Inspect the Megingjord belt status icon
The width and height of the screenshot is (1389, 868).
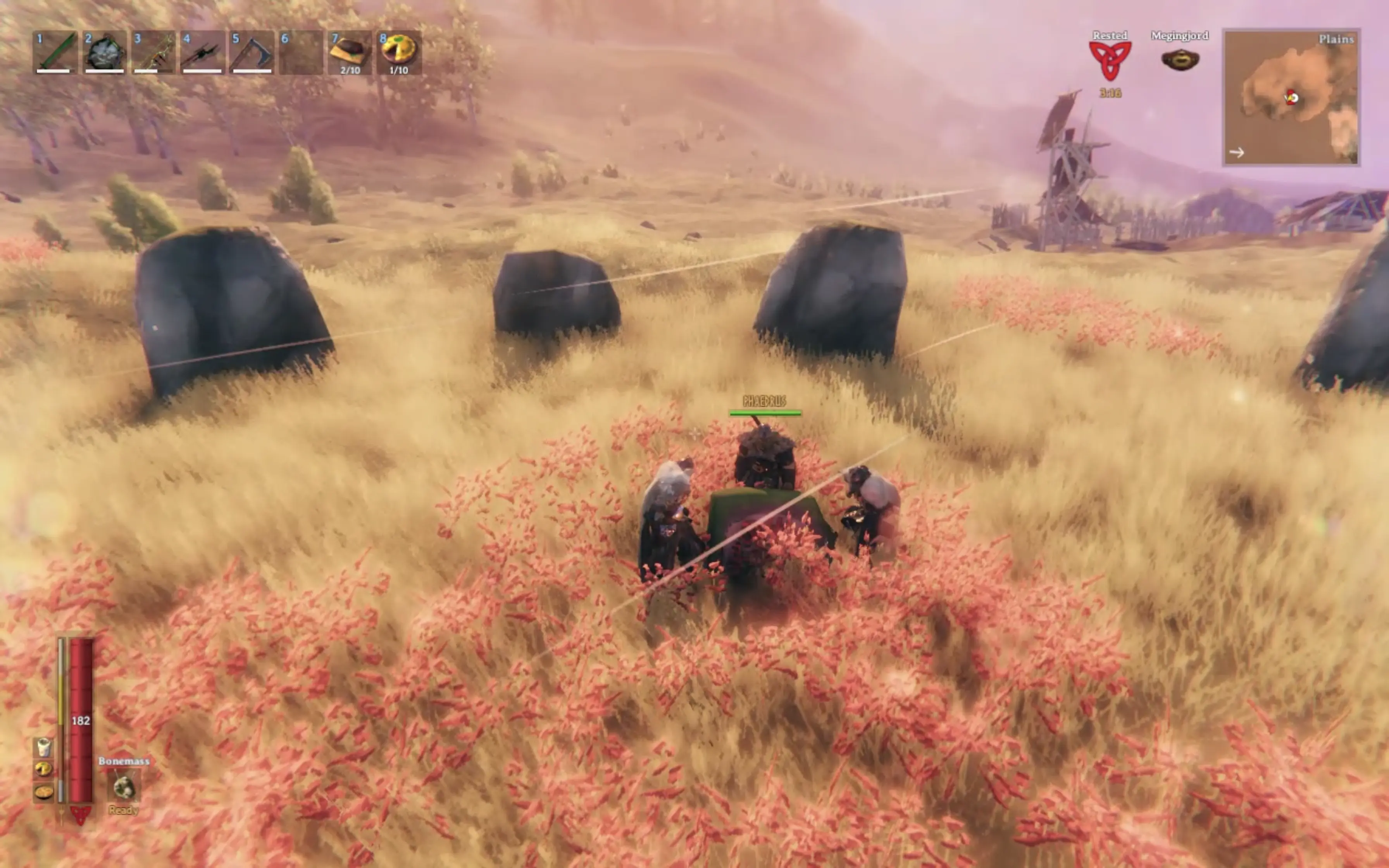point(1180,60)
